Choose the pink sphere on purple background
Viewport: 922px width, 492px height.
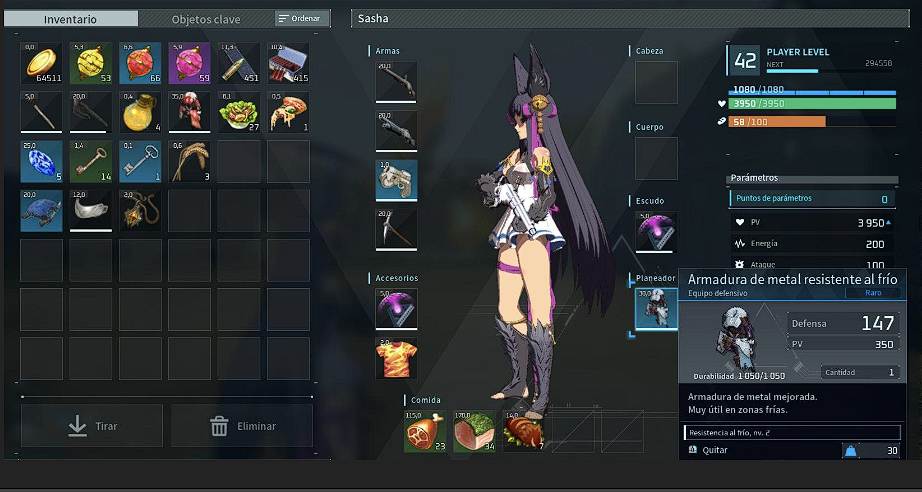coord(189,63)
